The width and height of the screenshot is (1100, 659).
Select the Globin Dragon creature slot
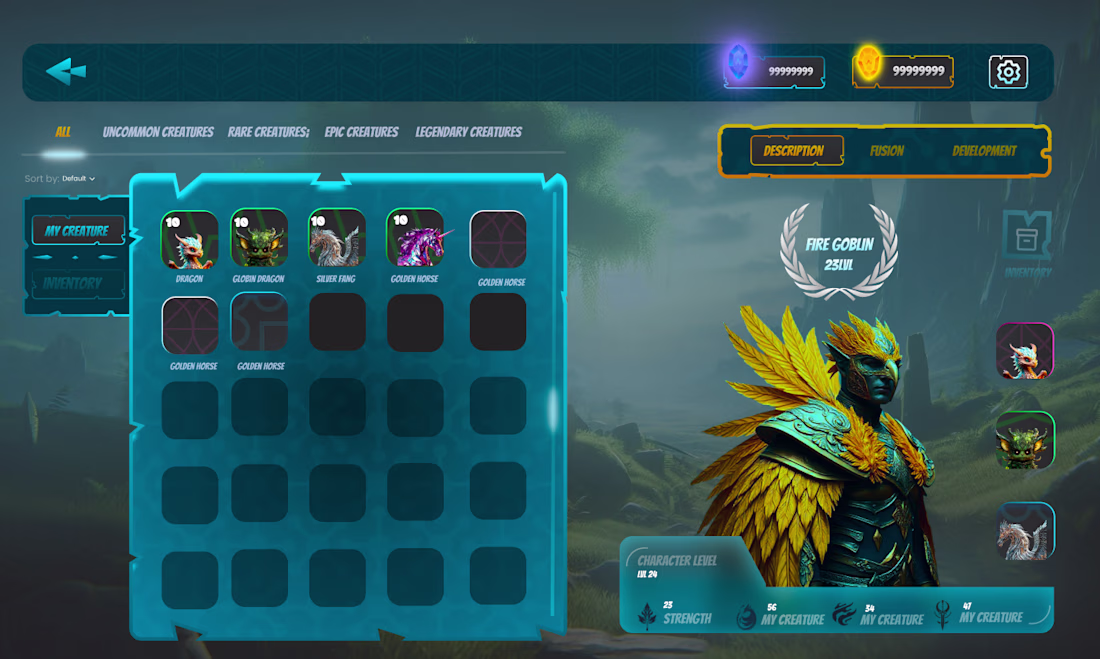[x=259, y=240]
